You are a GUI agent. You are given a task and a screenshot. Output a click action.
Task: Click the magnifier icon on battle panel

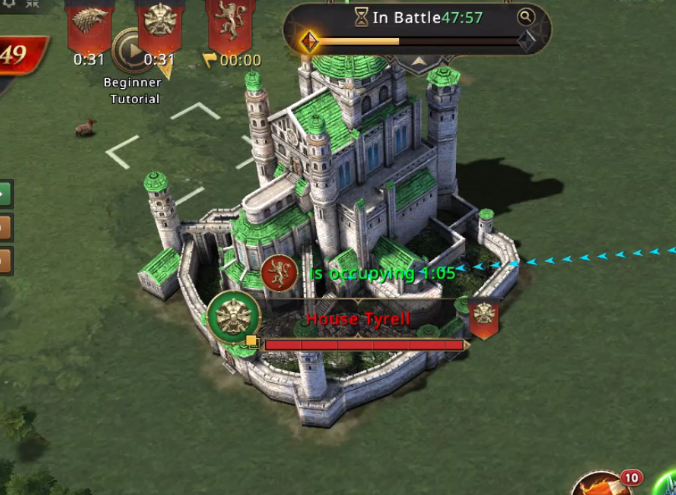point(526,17)
